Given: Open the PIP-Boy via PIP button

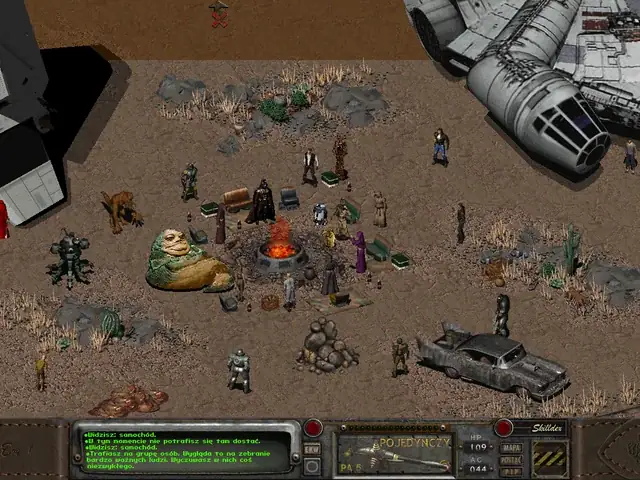Looking at the screenshot, I should tap(512, 469).
